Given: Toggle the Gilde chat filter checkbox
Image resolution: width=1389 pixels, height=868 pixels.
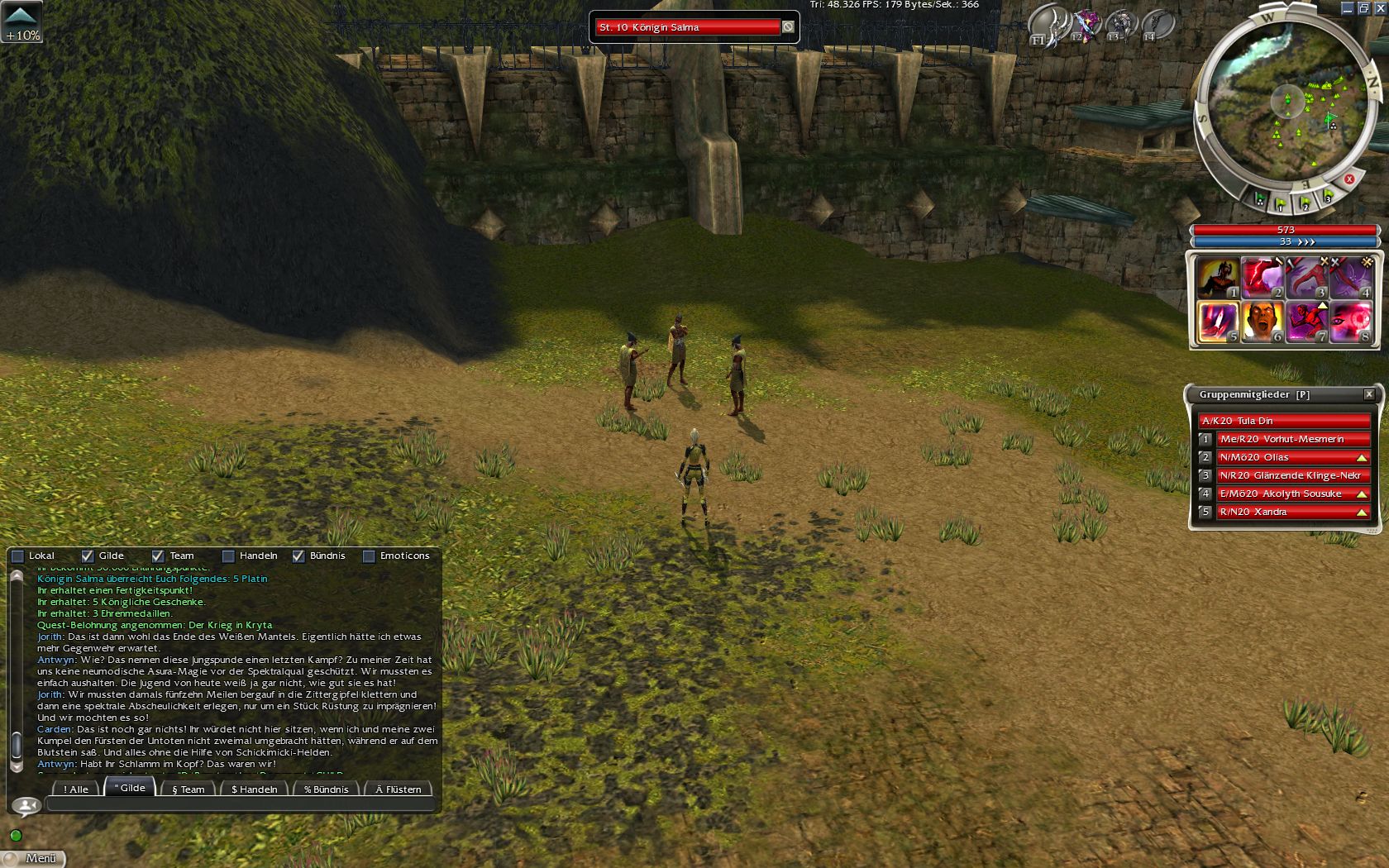Looking at the screenshot, I should pos(88,556).
